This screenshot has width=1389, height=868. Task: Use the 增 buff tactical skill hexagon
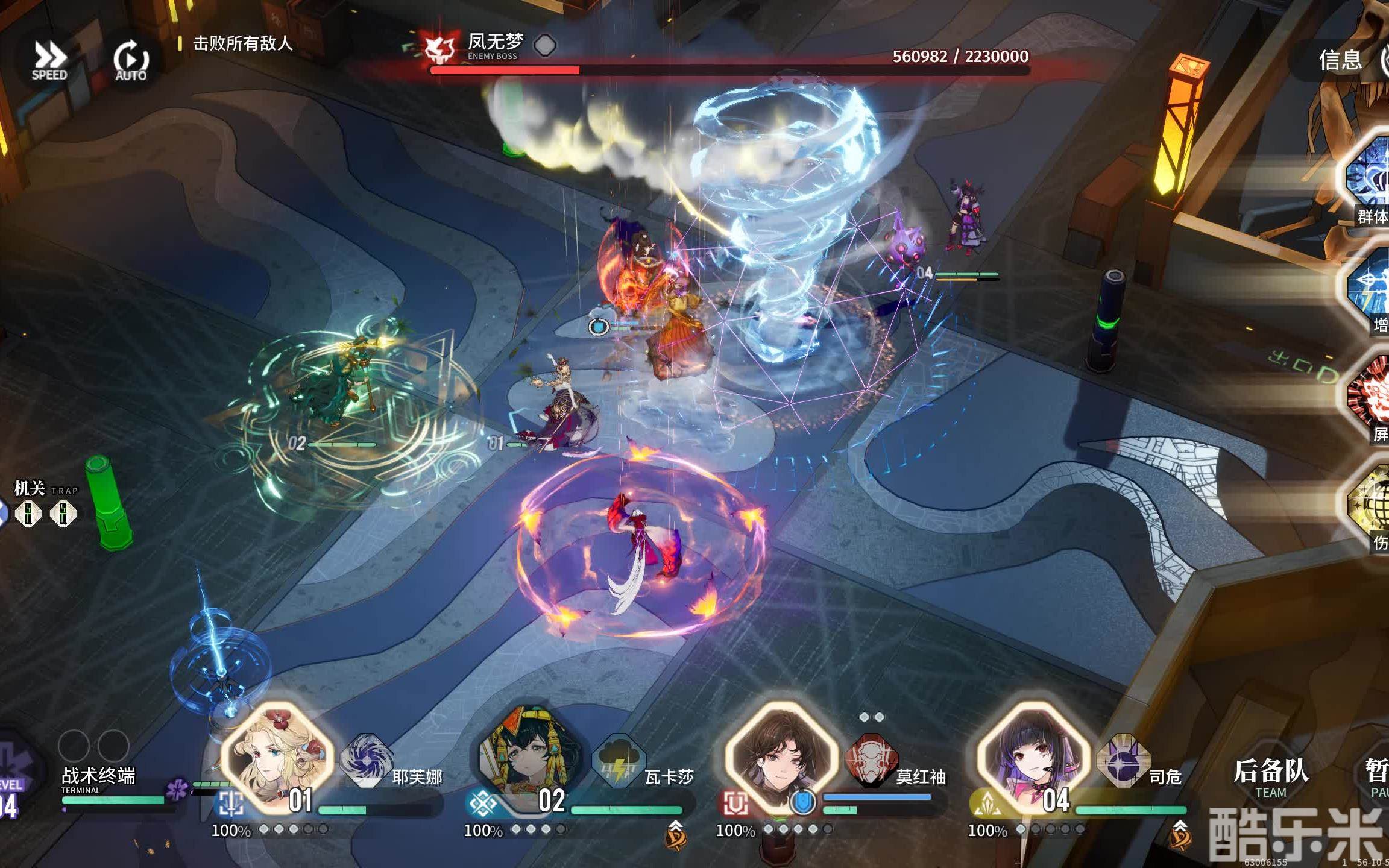tap(1371, 288)
